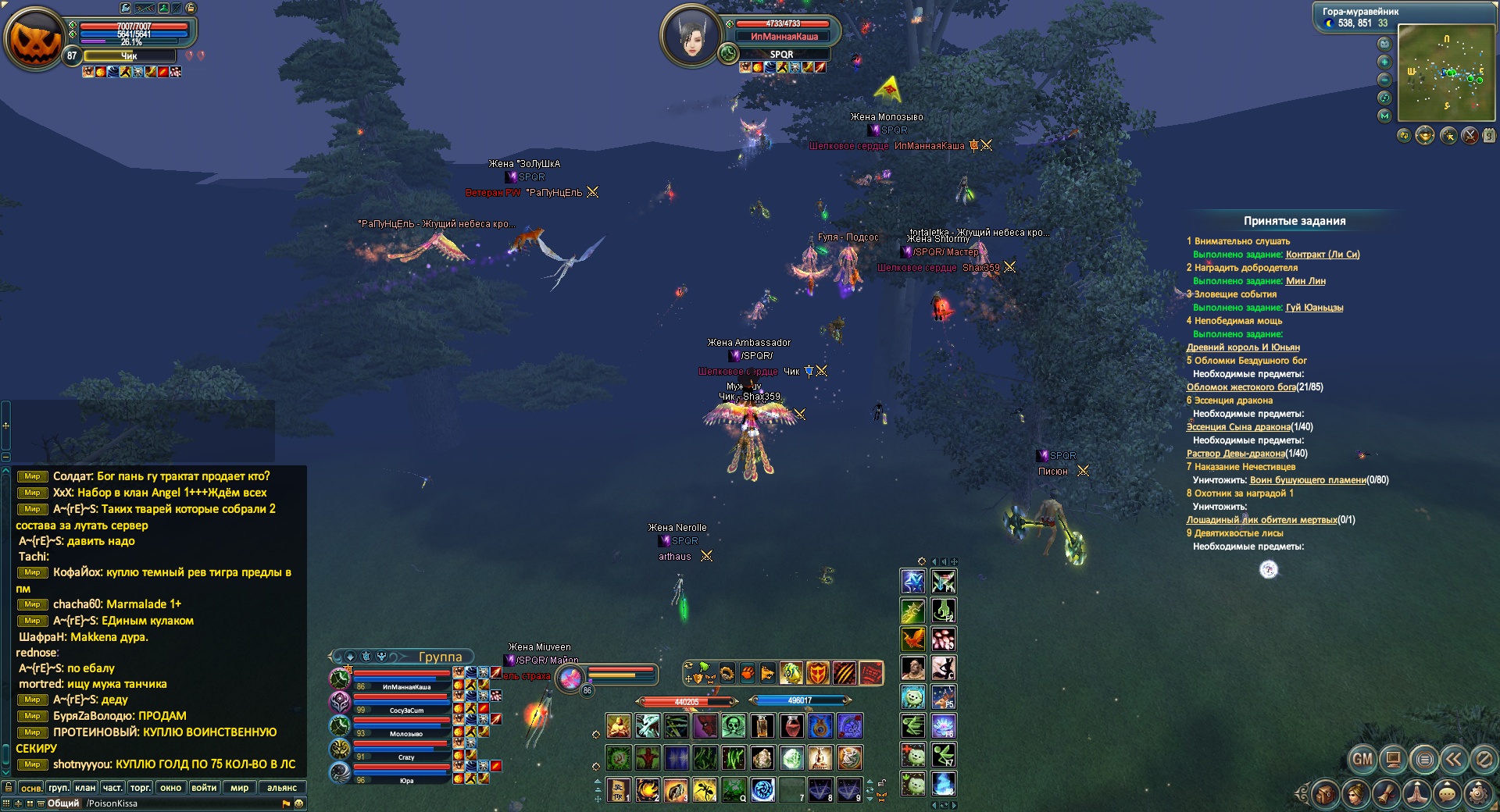Toggle the crossed swords PK mode icon
The image size is (1500, 812).
(x=1470, y=136)
